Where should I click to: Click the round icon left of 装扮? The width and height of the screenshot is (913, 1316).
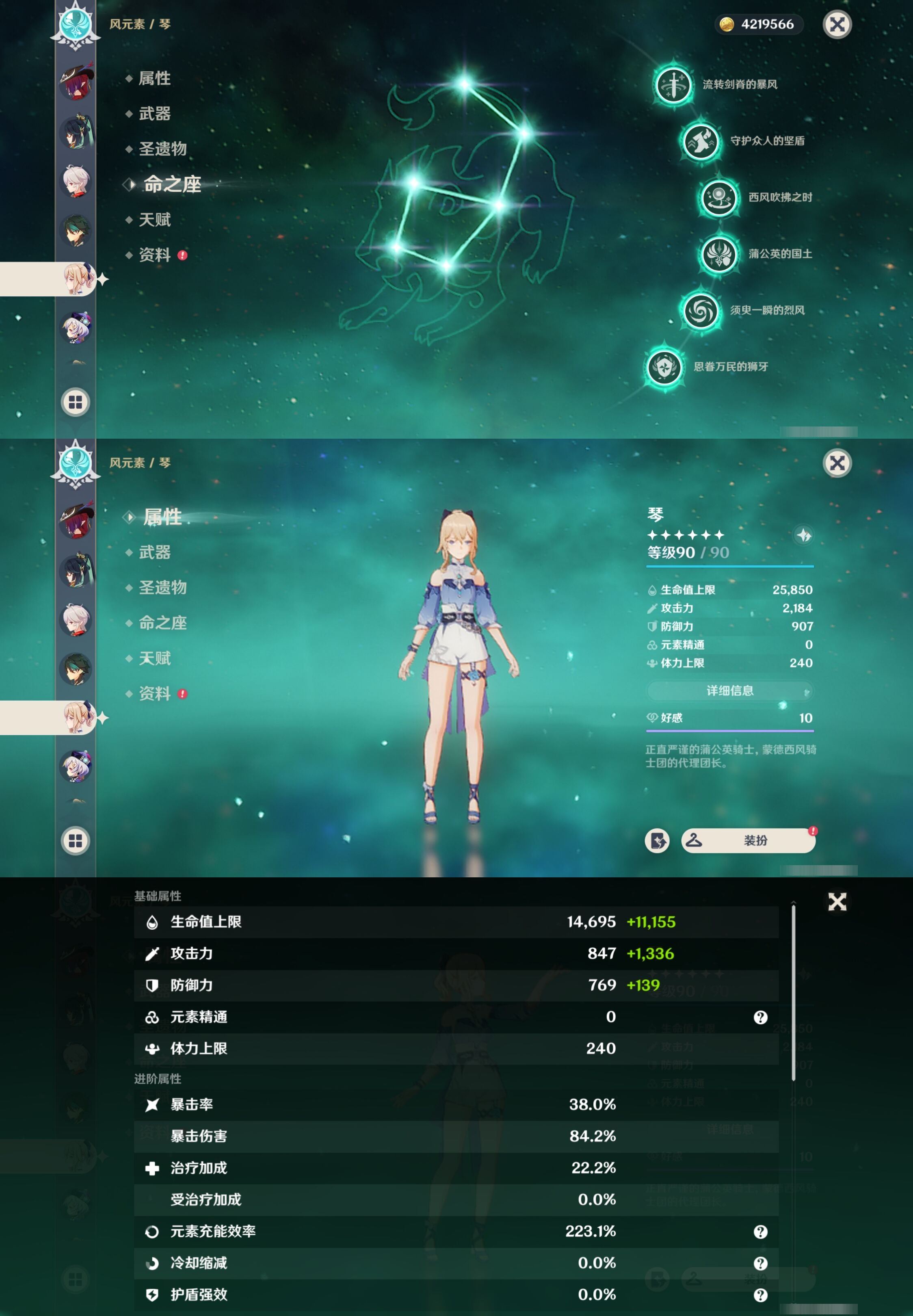[657, 840]
